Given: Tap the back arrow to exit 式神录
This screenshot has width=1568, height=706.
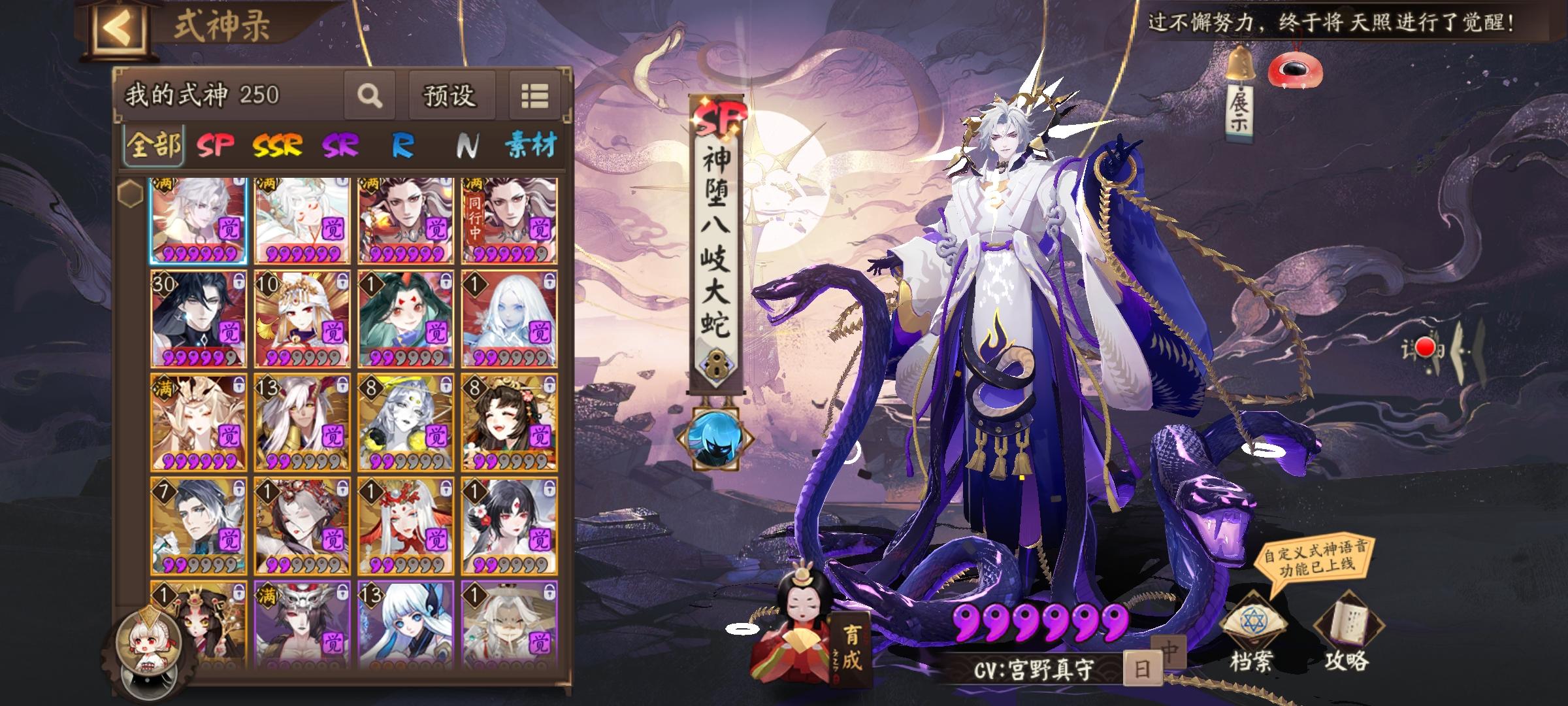Looking at the screenshot, I should click(x=120, y=27).
